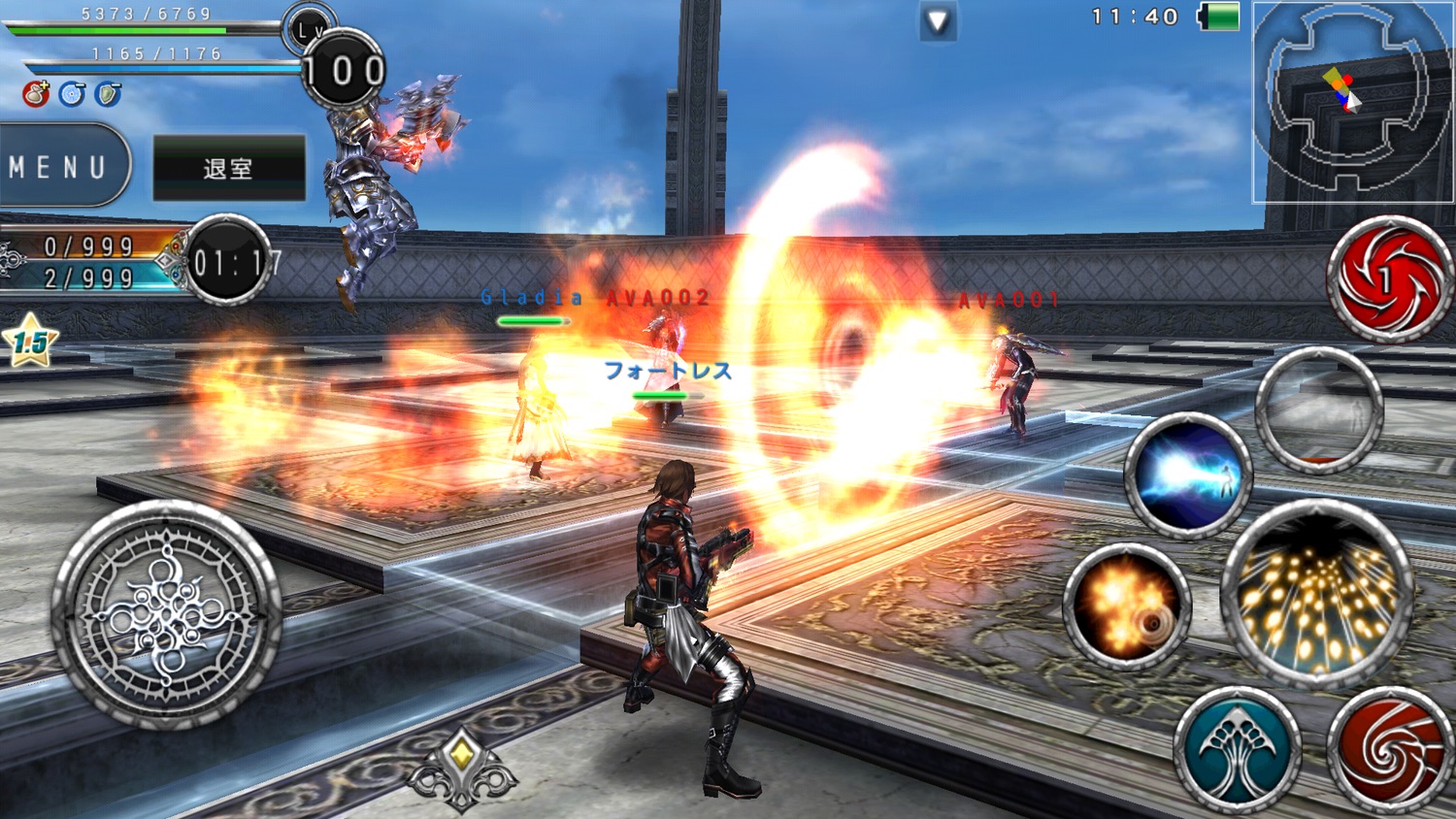Use the blue energy beam skill
This screenshot has width=1456, height=819.
(1188, 475)
